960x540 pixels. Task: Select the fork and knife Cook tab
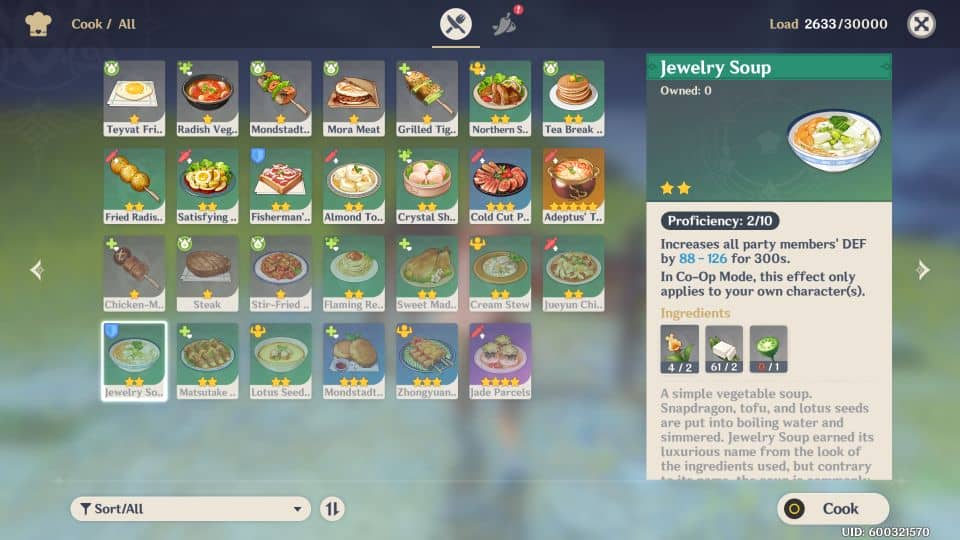(455, 24)
